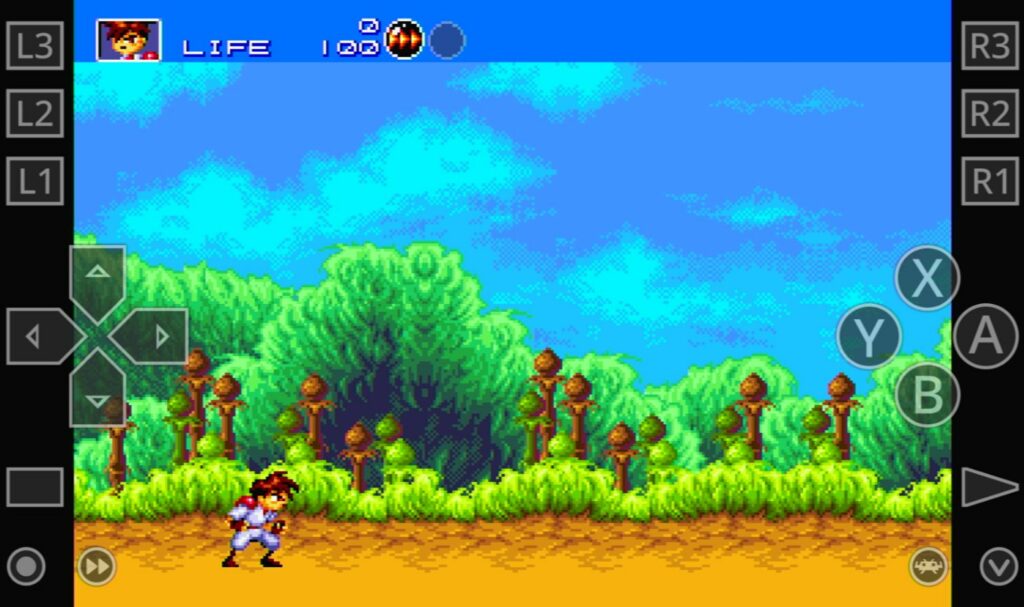1024x607 pixels.
Task: Tap the square select button
Action: (x=35, y=487)
